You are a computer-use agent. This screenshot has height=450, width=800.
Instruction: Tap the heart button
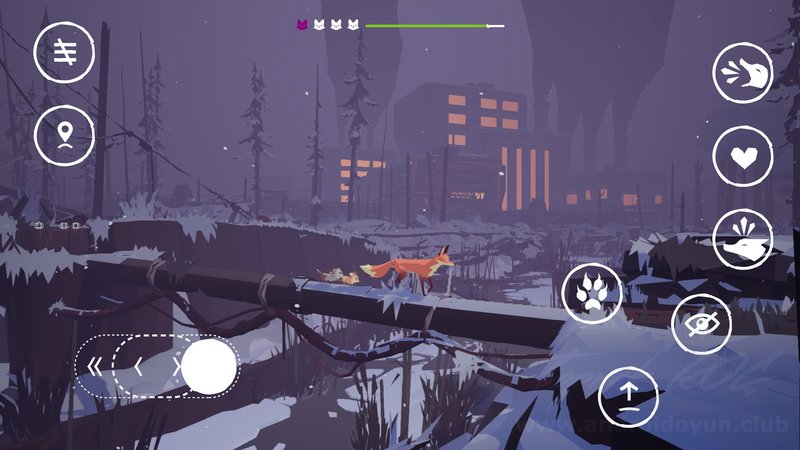(743, 157)
